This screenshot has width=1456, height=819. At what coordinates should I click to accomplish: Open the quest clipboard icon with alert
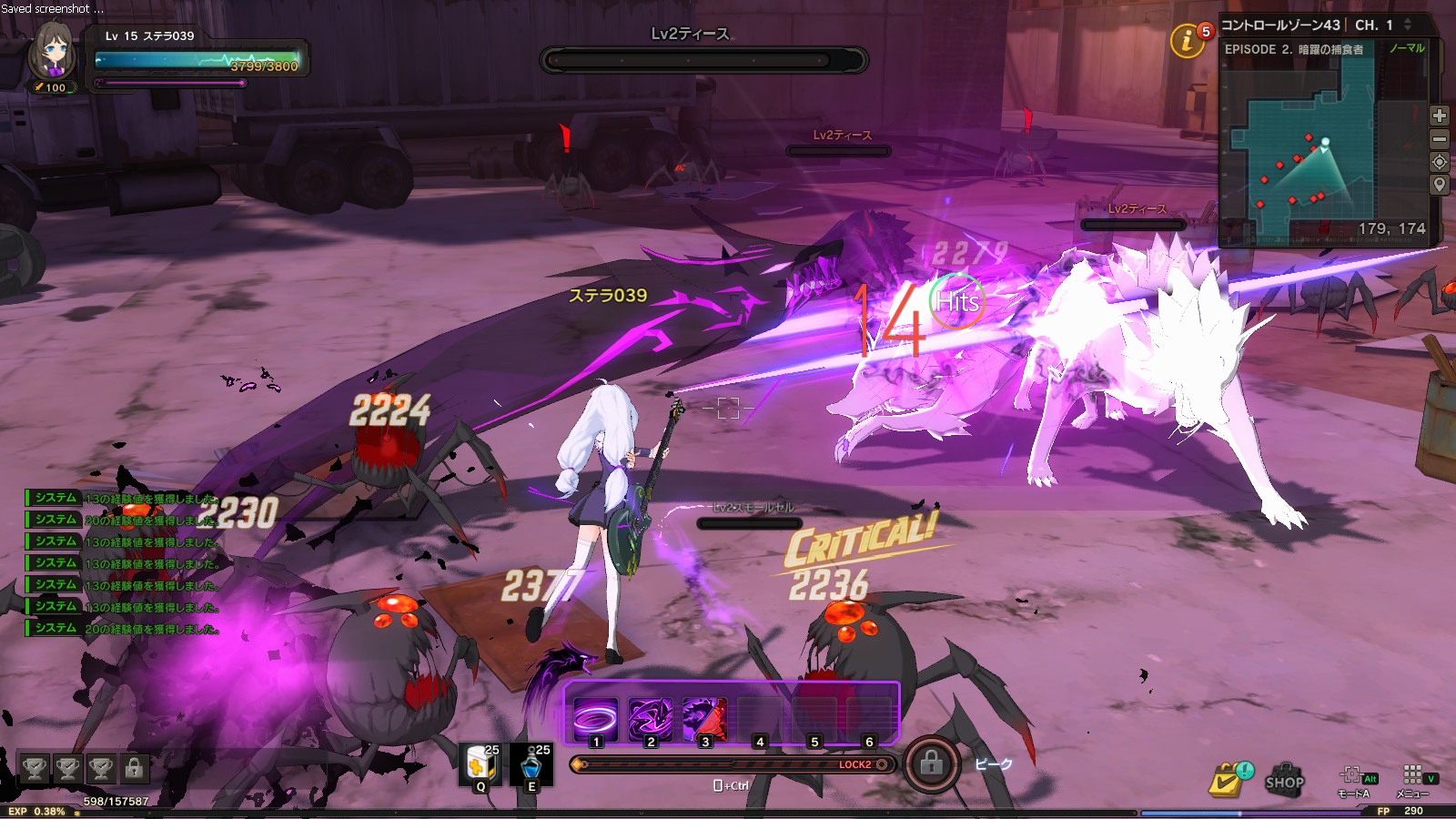[x=1227, y=780]
